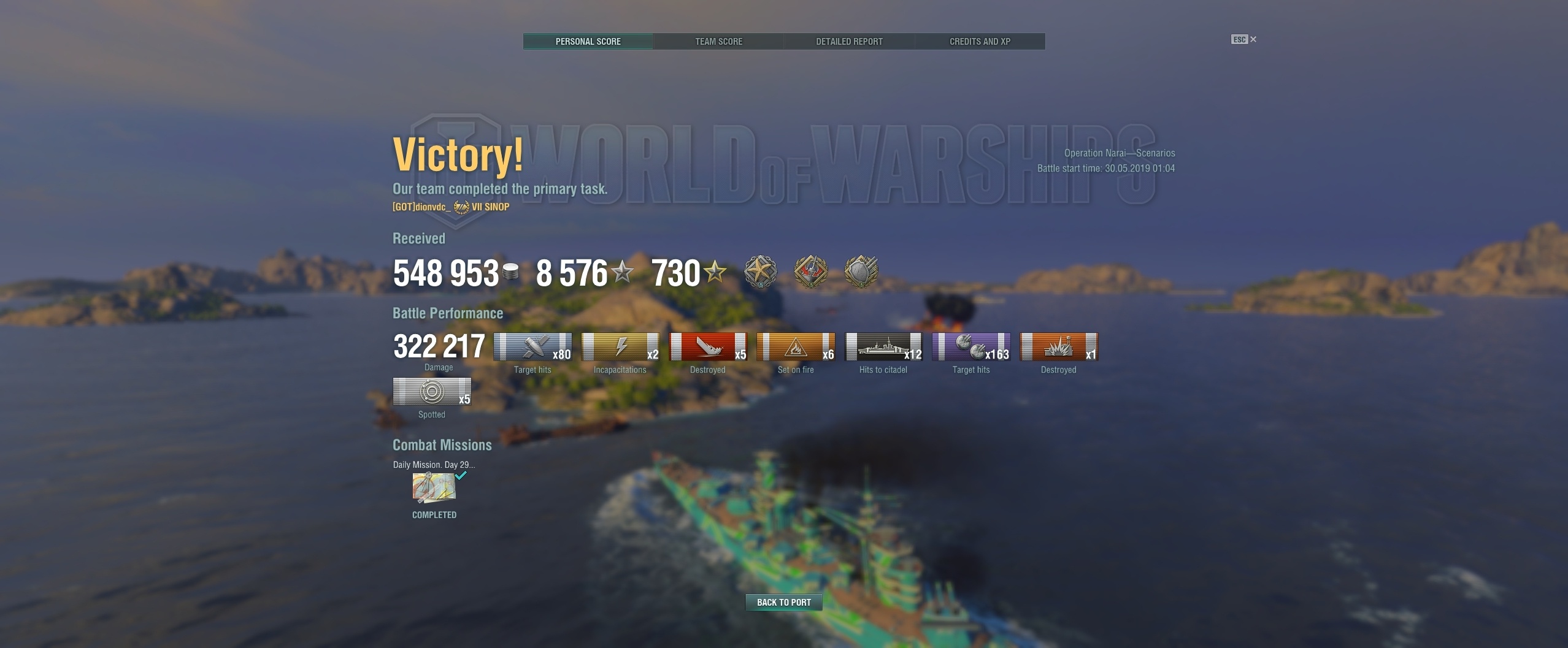The width and height of the screenshot is (1568, 648).
Task: Inspect the red emblem achievement medal
Action: (x=811, y=272)
